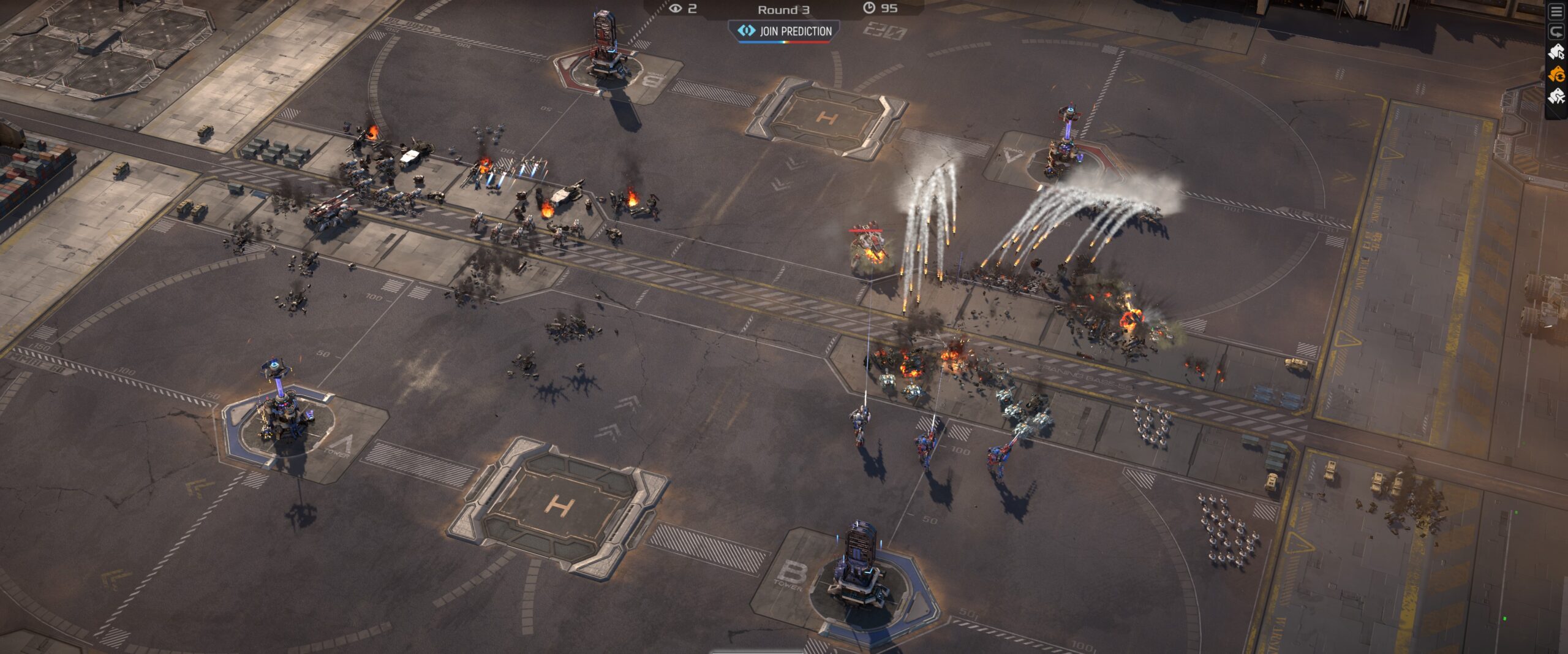This screenshot has width=1568, height=654.
Task: Join the match prediction
Action: click(x=783, y=31)
